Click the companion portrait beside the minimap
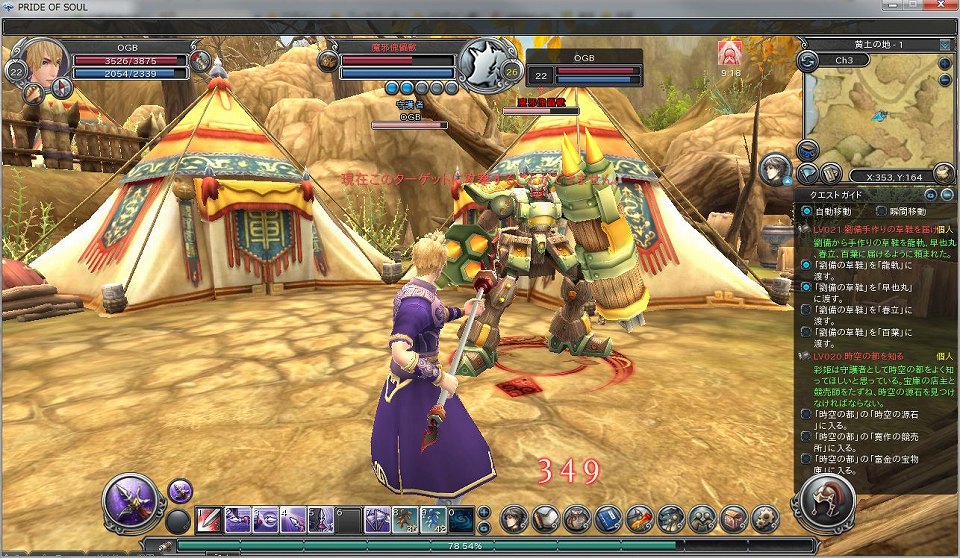The height and width of the screenshot is (558, 960). point(775,169)
